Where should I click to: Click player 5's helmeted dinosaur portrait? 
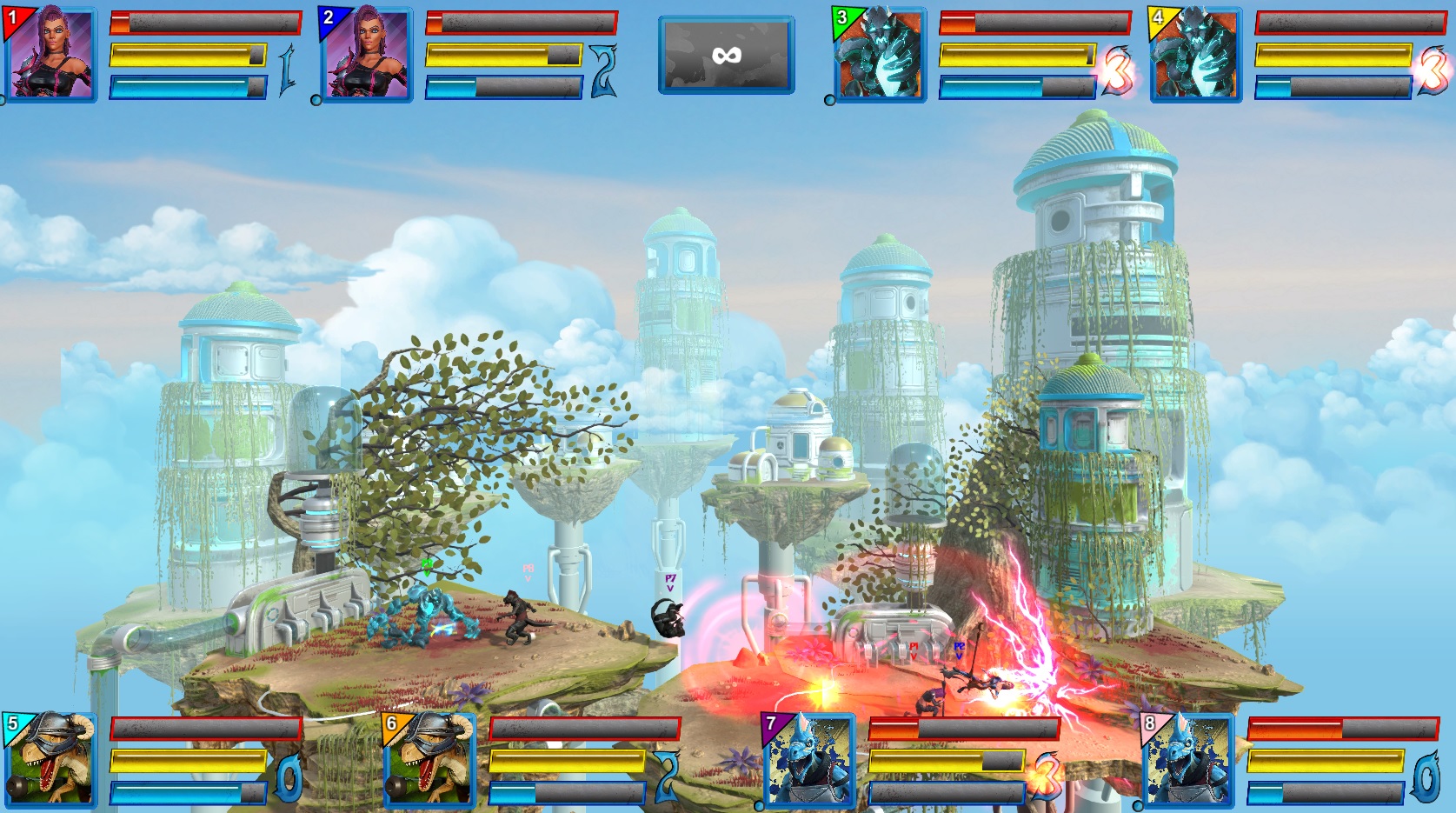(52, 761)
